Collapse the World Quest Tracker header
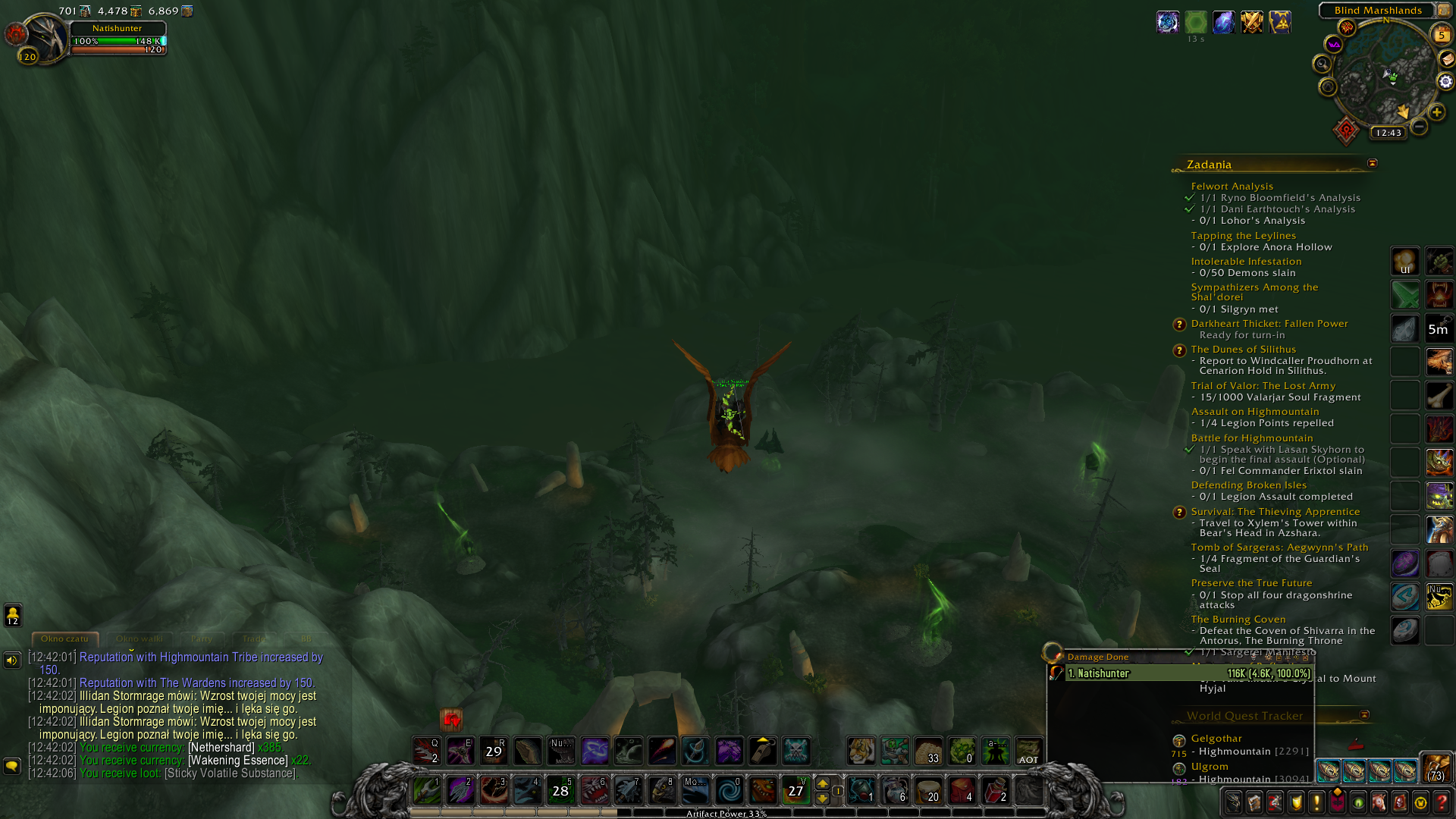The height and width of the screenshot is (819, 1456). (x=1364, y=715)
